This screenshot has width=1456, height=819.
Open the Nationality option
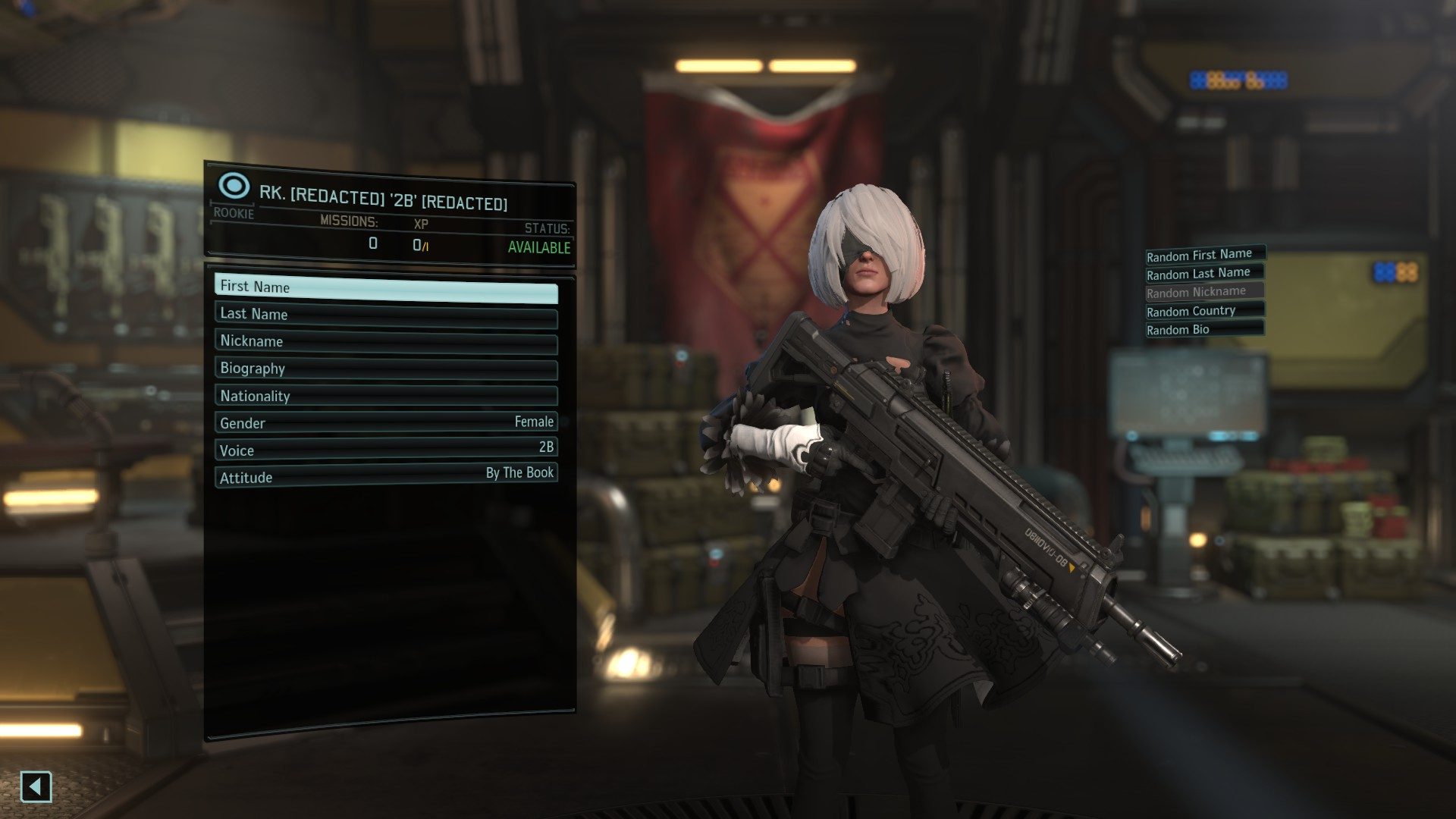tap(385, 396)
